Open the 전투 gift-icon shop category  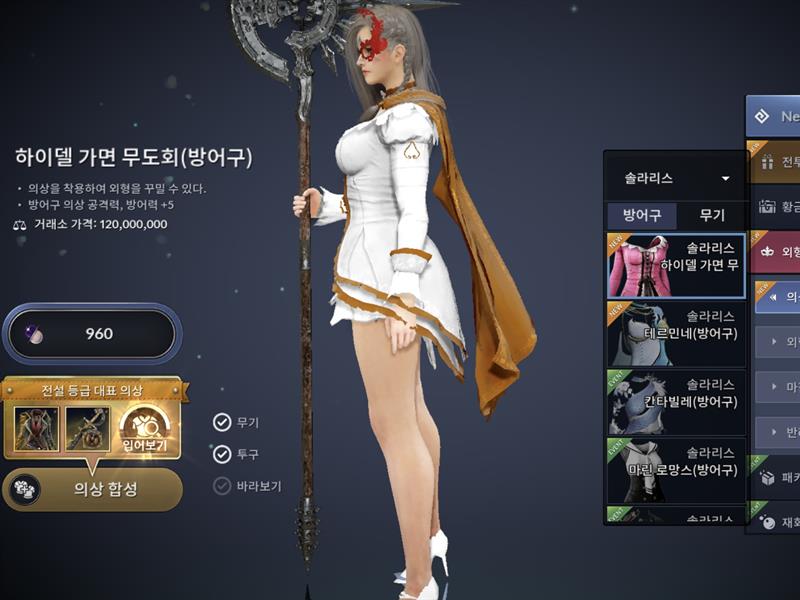pyautogui.click(x=775, y=161)
